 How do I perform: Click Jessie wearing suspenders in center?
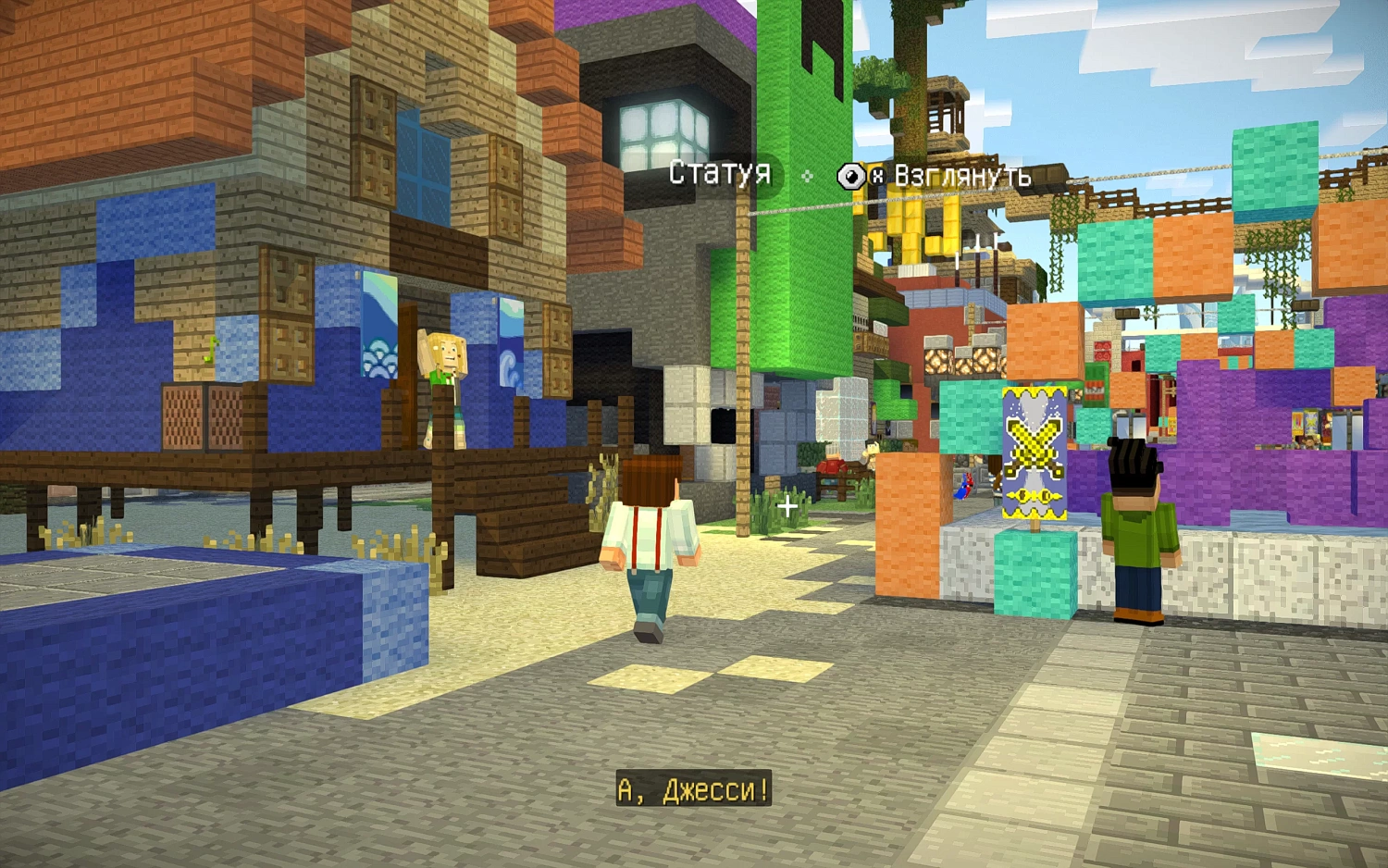point(648,532)
